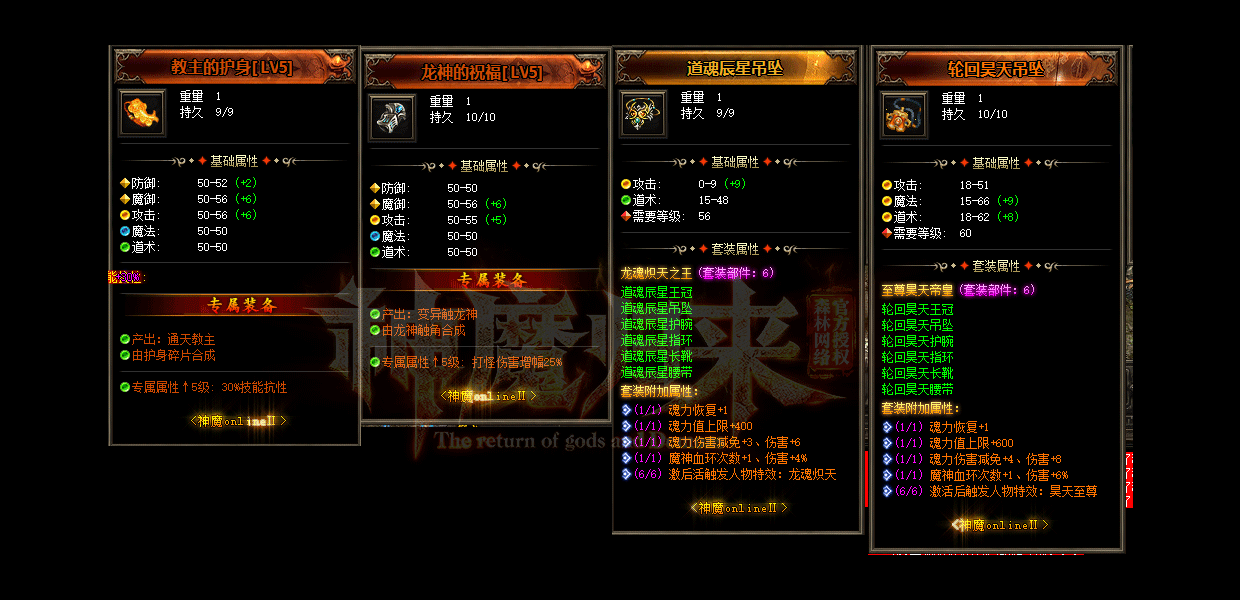Choose the 道魂辰星吊坠 pendant icon

point(643,113)
